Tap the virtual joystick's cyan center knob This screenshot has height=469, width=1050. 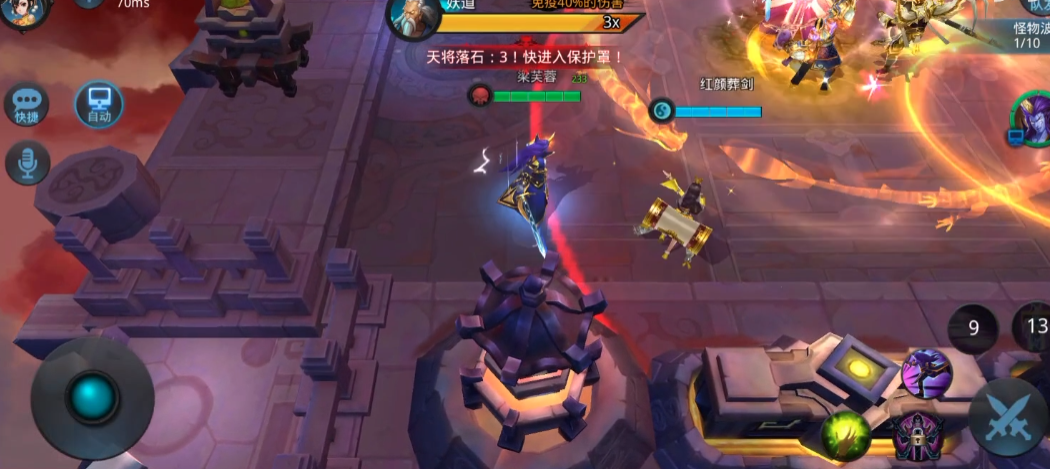pos(92,398)
